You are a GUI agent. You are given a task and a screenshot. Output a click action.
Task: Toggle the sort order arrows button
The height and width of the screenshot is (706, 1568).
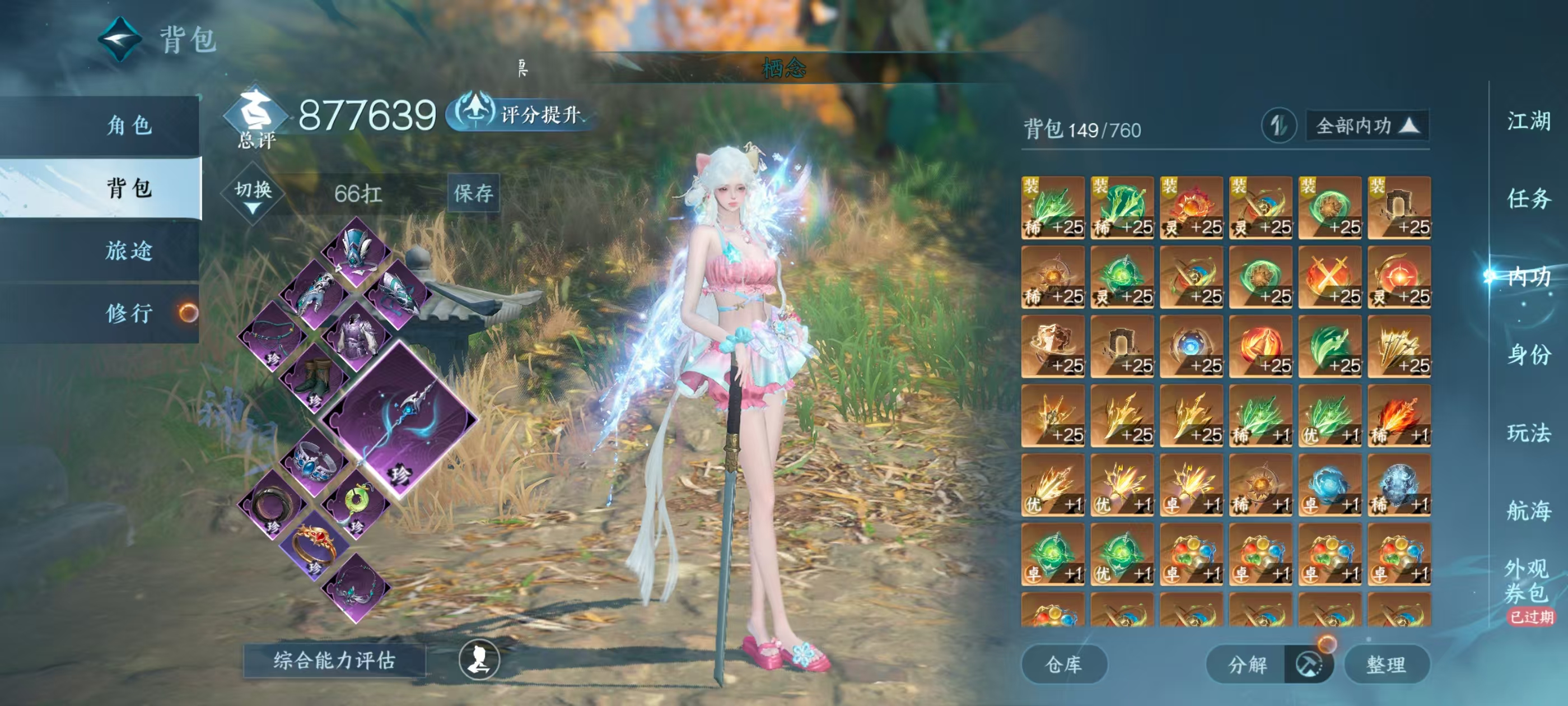pyautogui.click(x=1278, y=126)
